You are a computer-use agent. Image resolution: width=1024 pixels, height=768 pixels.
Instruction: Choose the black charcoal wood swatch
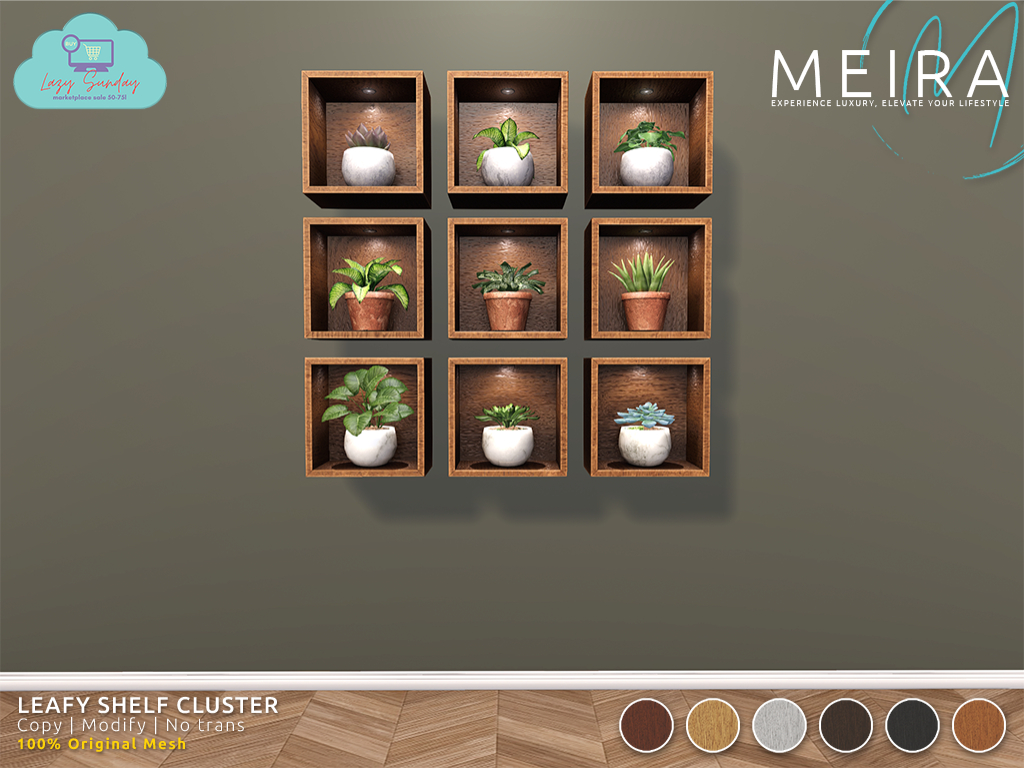click(912, 725)
